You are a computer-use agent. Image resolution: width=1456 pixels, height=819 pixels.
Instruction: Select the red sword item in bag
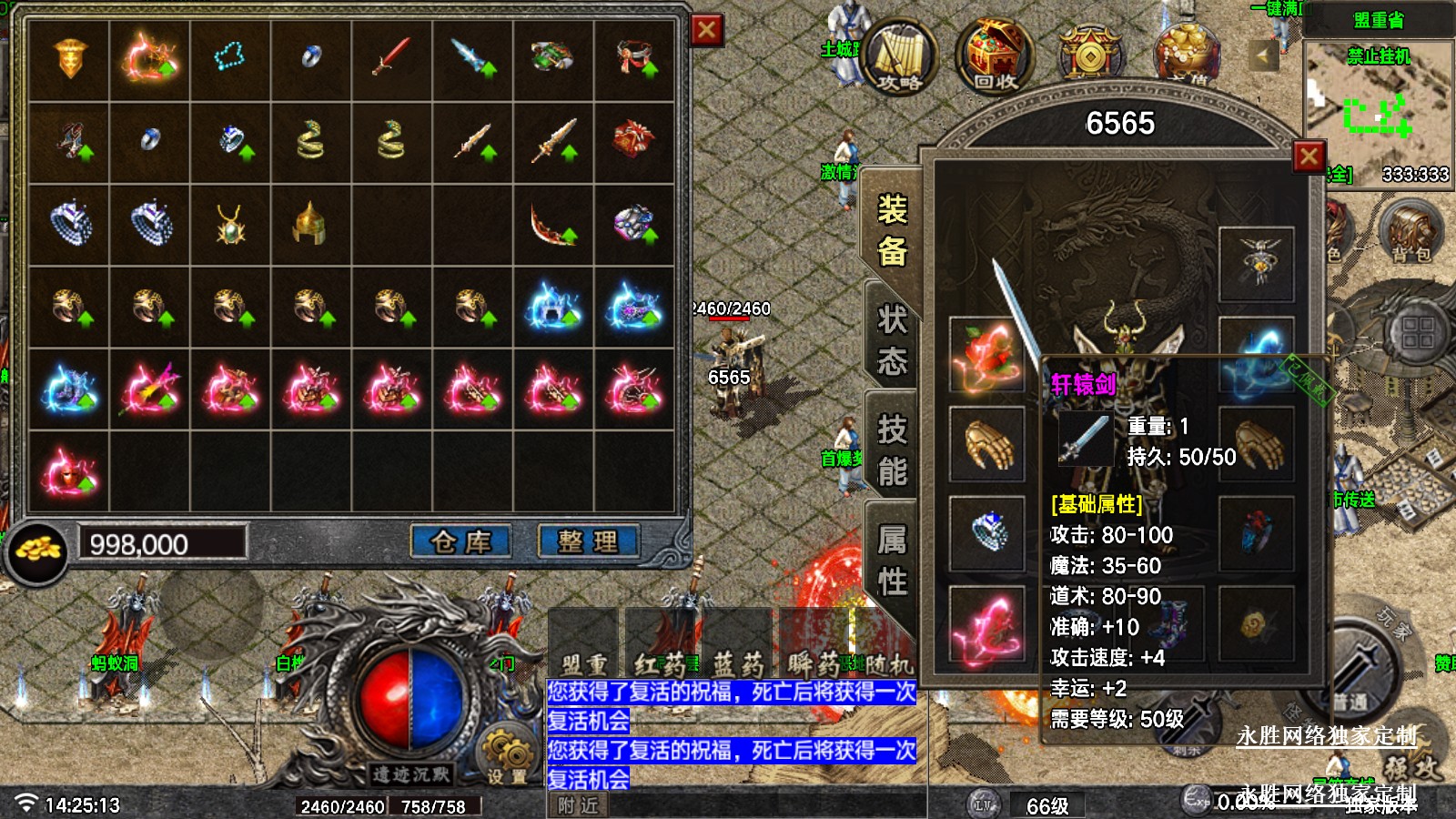(x=391, y=59)
